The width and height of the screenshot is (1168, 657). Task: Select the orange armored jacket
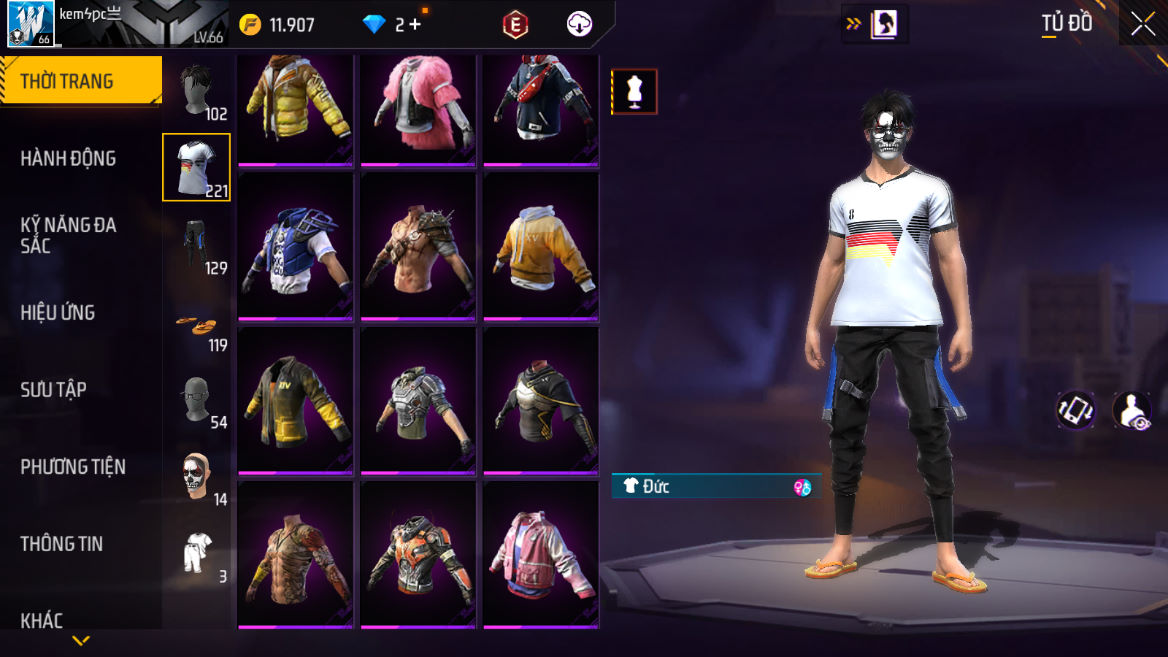[x=418, y=555]
